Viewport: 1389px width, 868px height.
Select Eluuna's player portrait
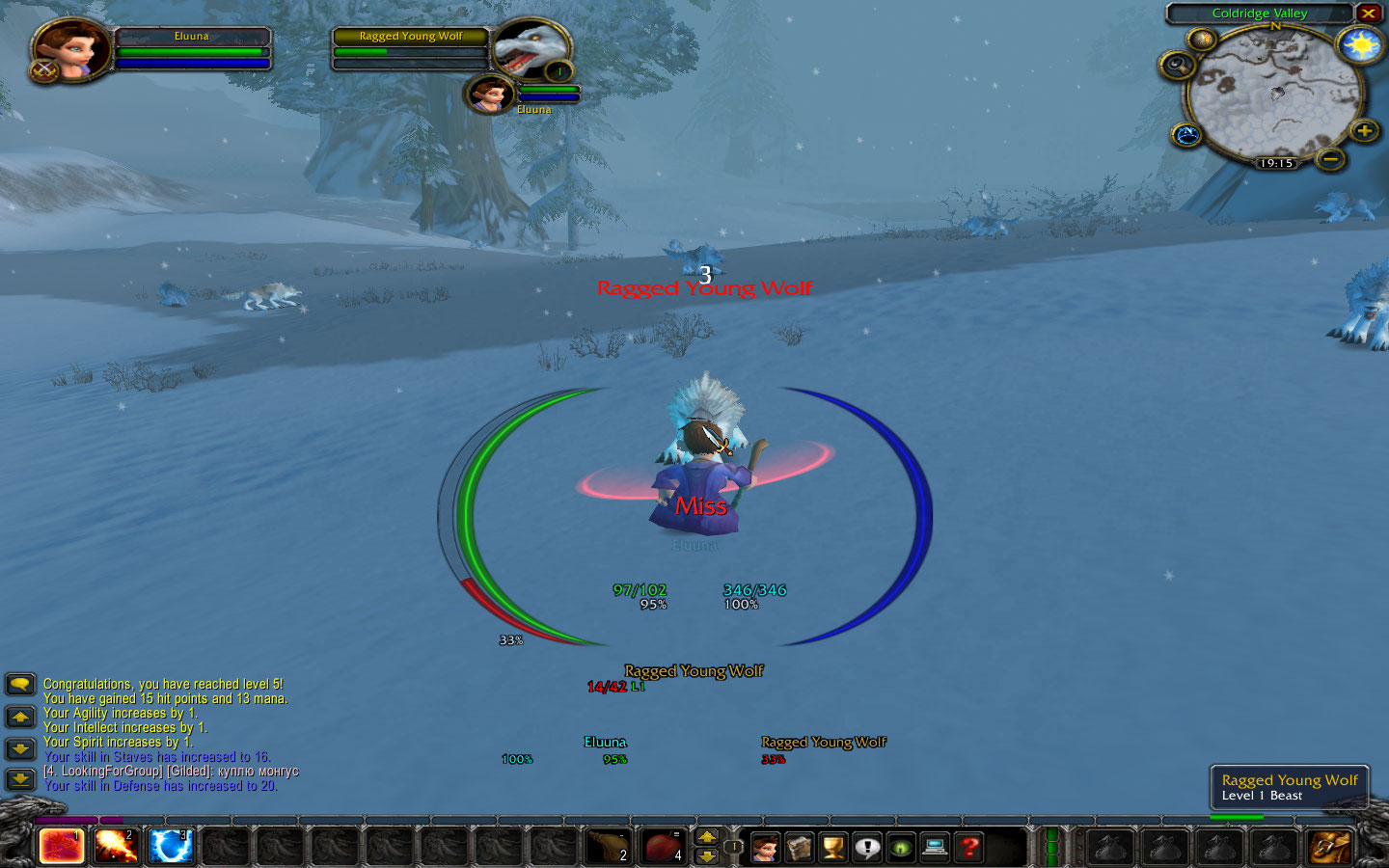coord(70,50)
